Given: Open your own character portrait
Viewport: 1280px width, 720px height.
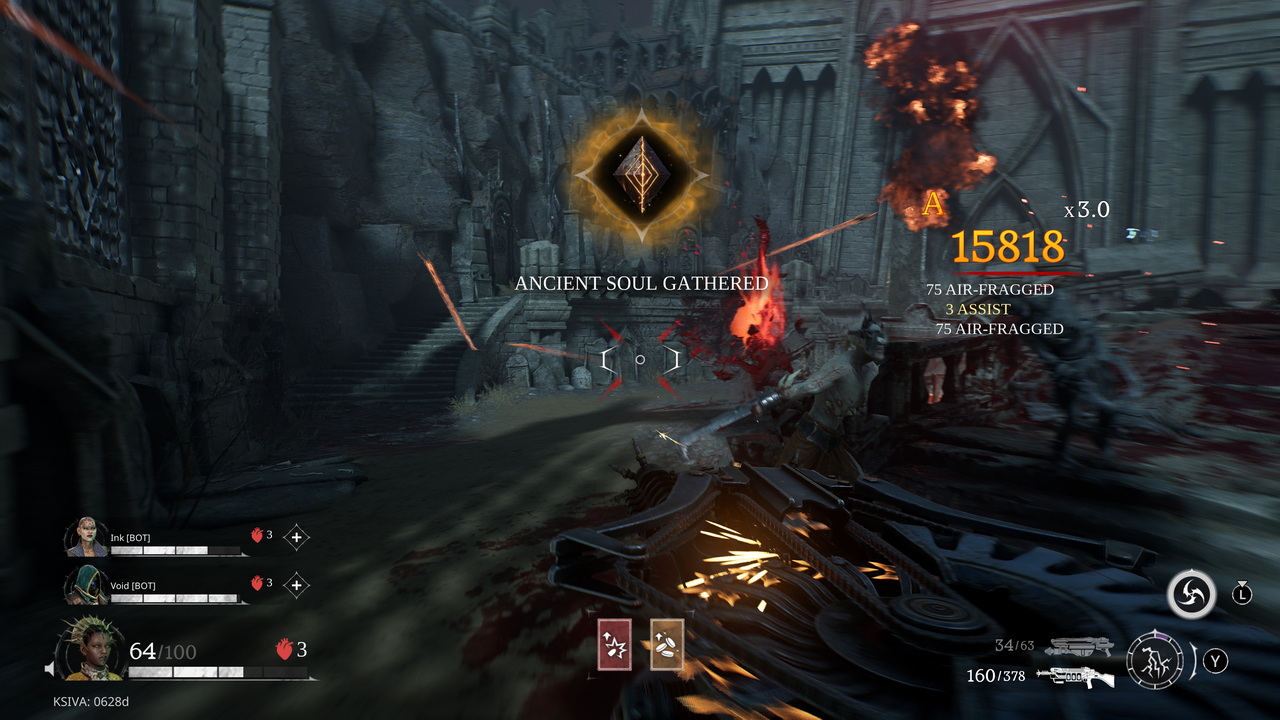Looking at the screenshot, I should point(92,648).
